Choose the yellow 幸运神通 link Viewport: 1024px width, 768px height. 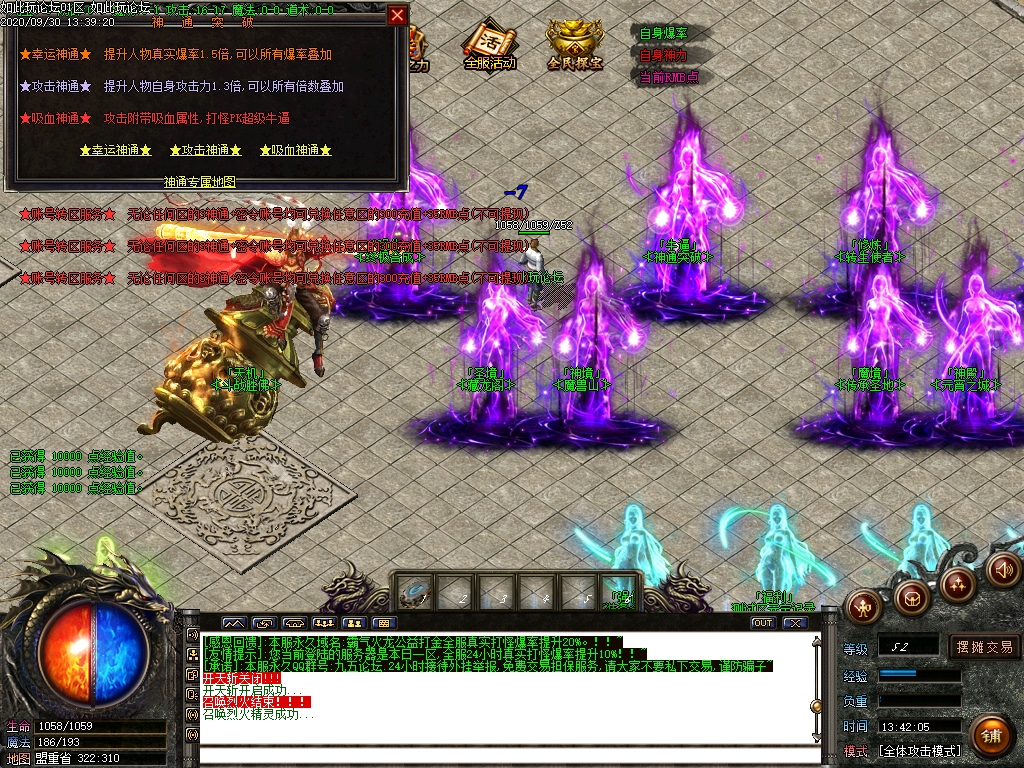click(x=116, y=150)
